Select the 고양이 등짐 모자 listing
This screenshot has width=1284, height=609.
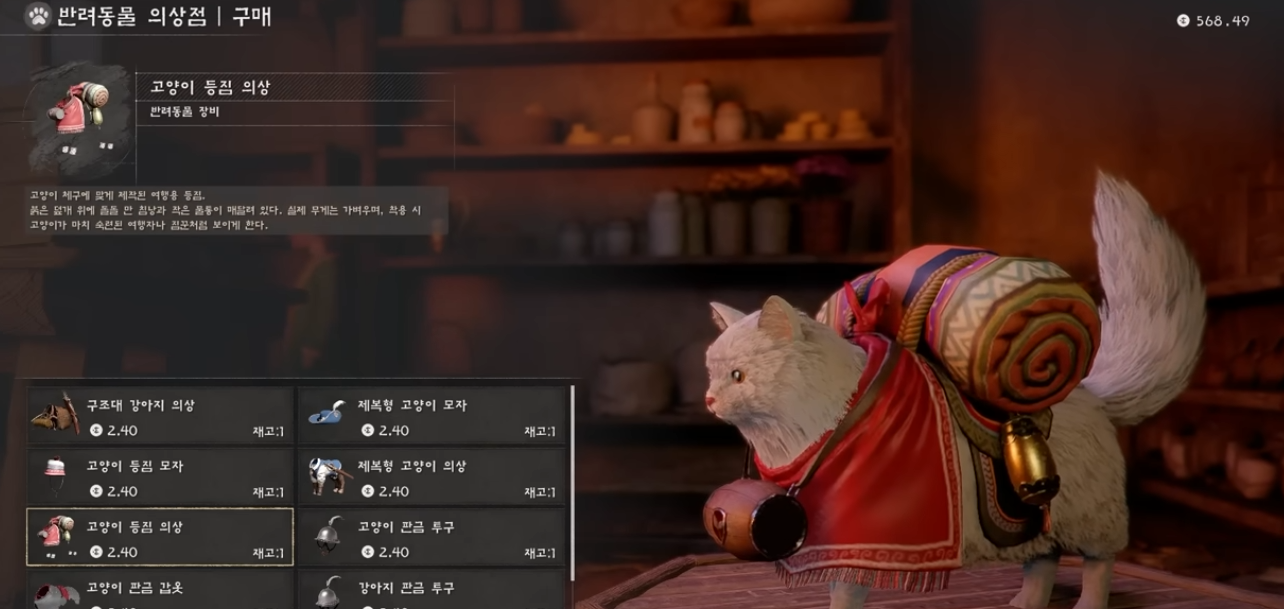click(x=160, y=477)
